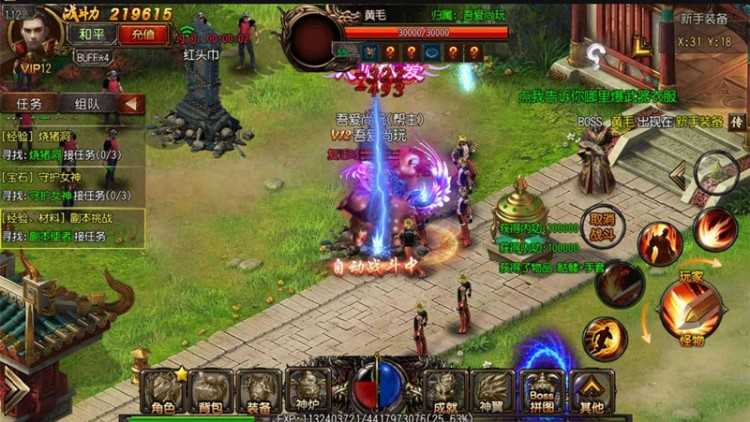Open the player portrait with VIP12
750x422 pixels.
[33, 38]
